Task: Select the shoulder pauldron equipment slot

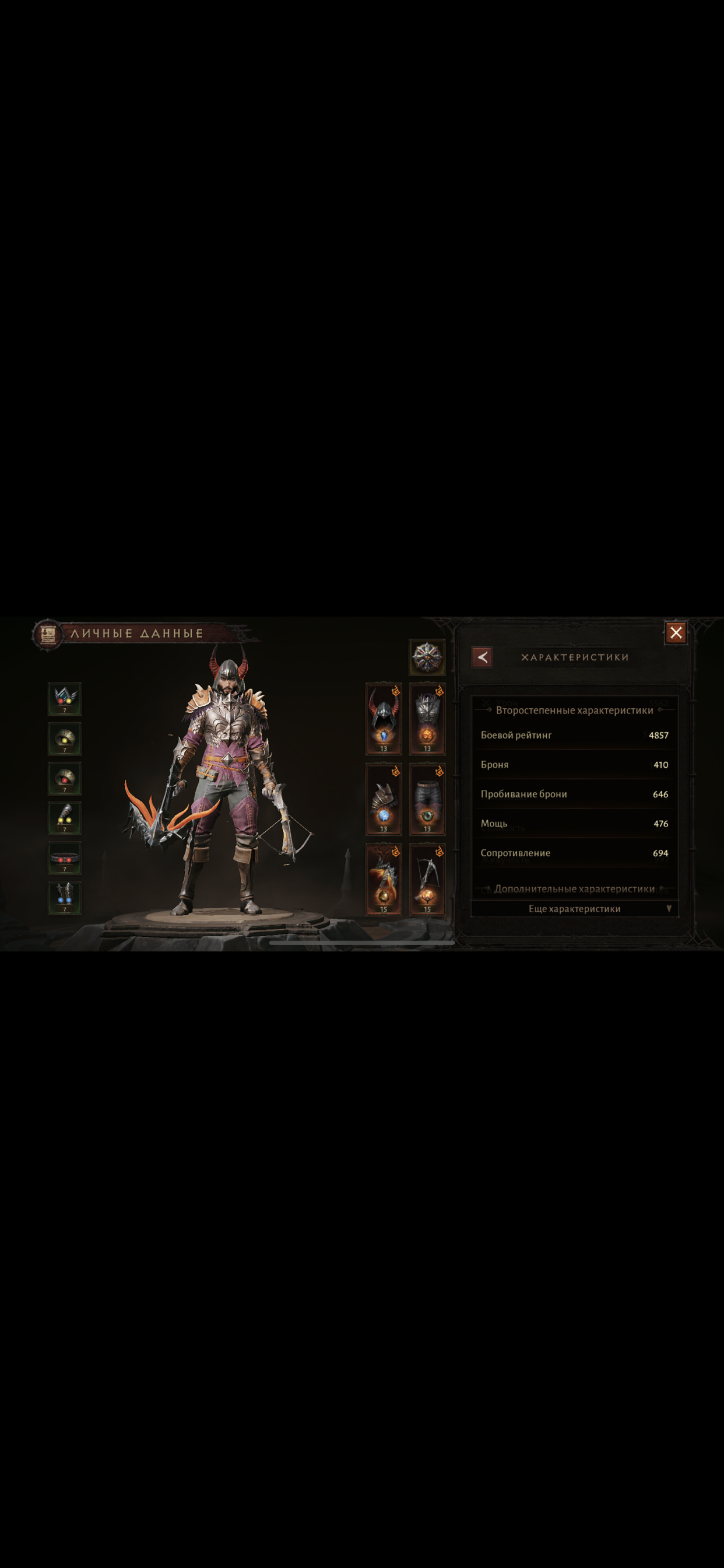Action: click(x=384, y=799)
